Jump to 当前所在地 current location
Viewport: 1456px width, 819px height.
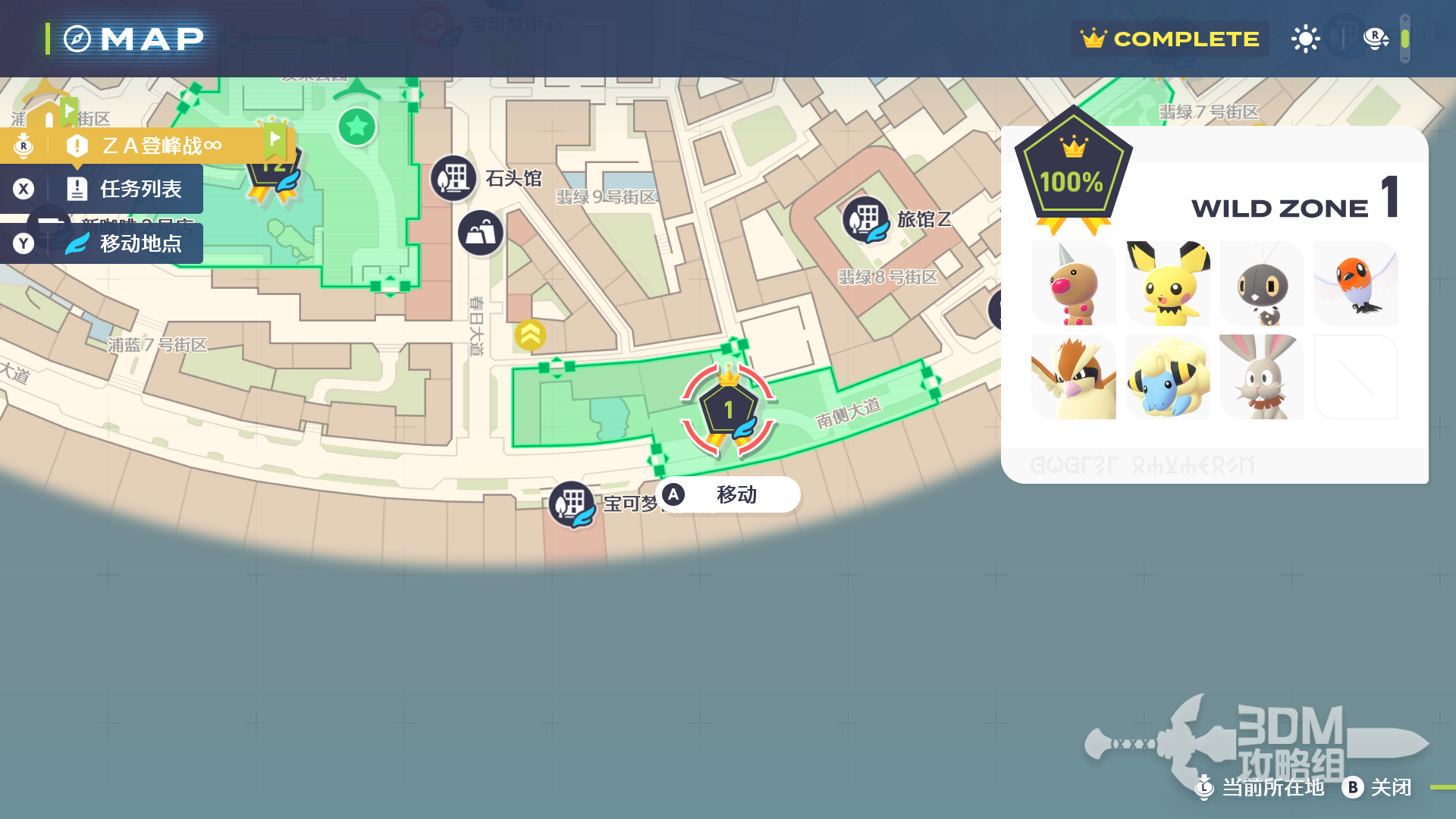pos(1260,787)
